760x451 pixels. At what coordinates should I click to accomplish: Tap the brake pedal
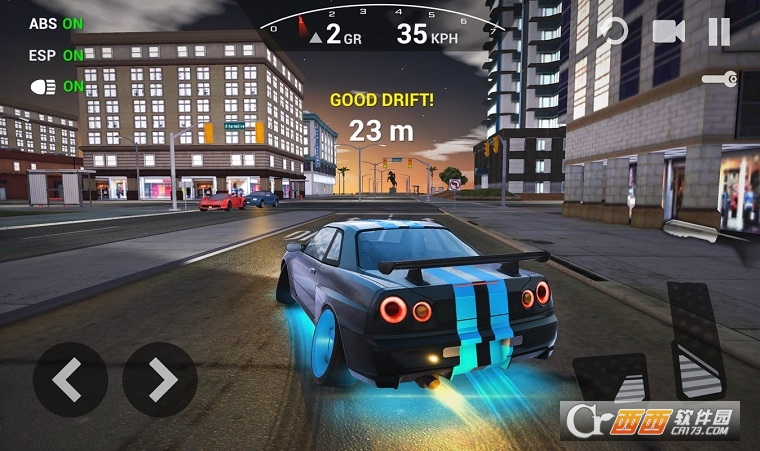point(610,378)
